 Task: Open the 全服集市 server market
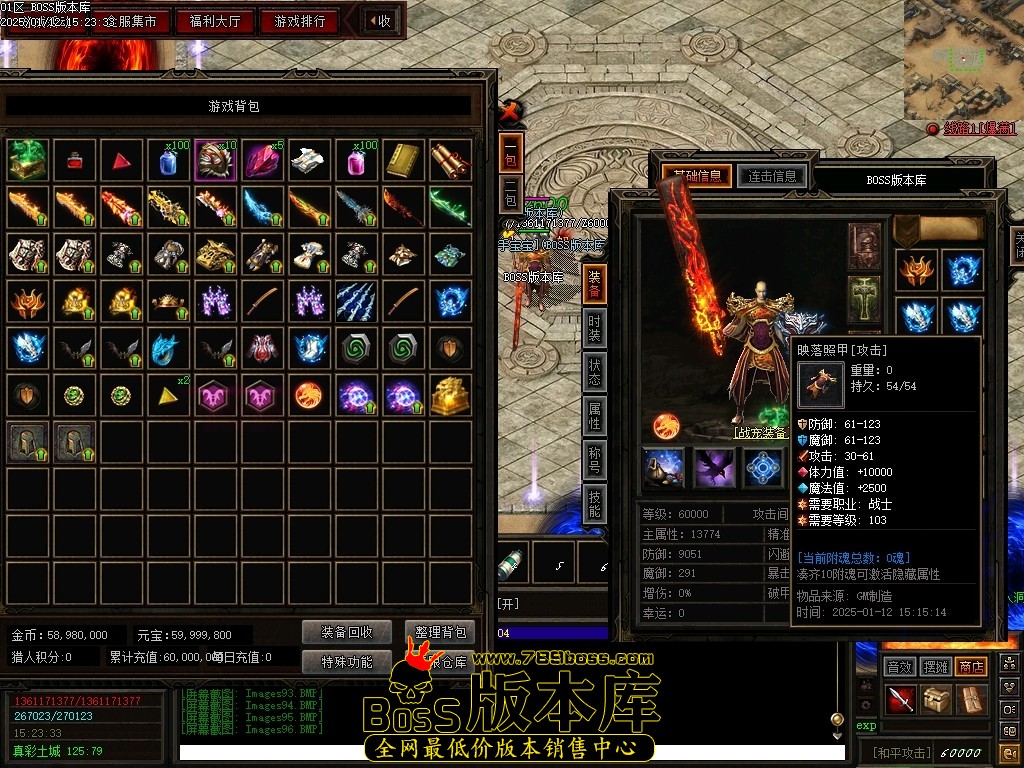(x=130, y=21)
